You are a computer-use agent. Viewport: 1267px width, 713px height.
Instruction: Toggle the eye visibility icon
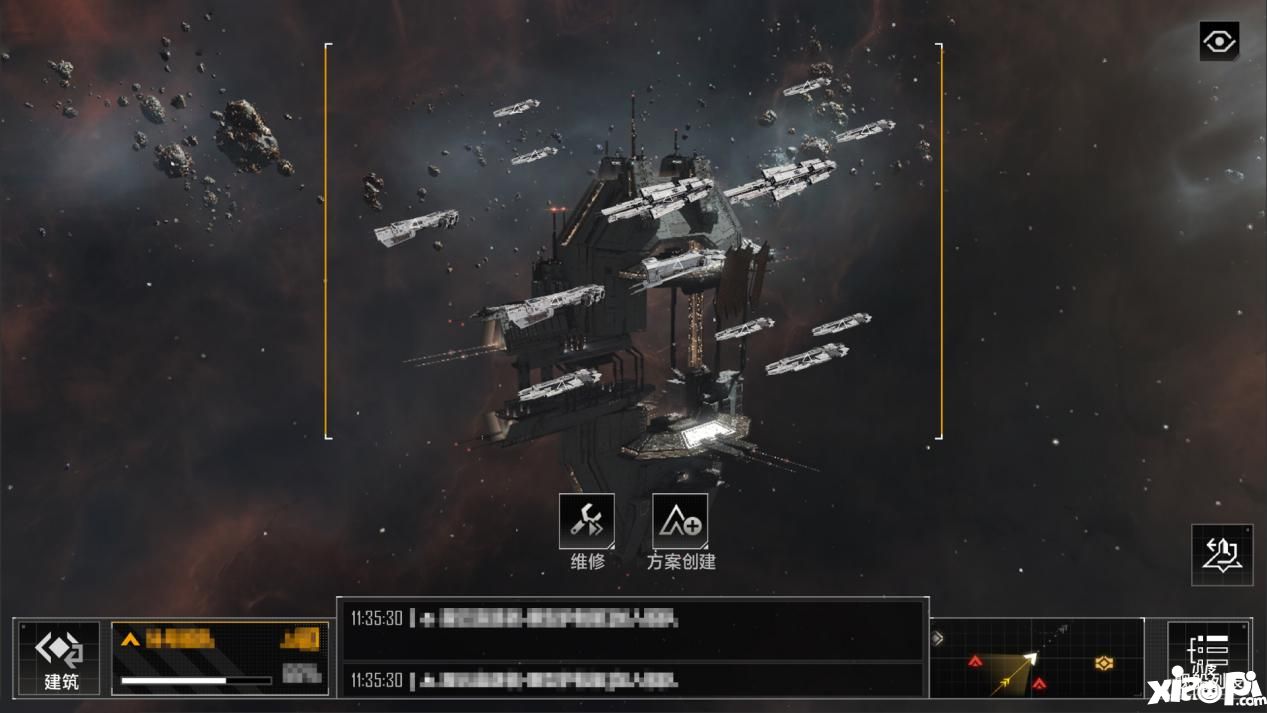[1219, 42]
